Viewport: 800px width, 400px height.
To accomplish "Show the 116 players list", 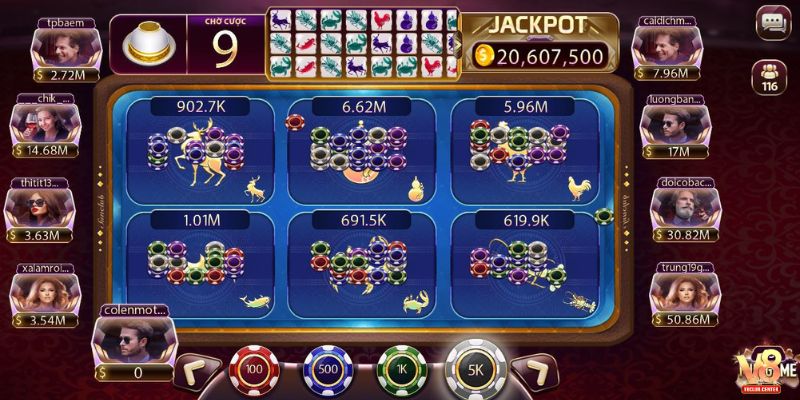I will coord(770,76).
